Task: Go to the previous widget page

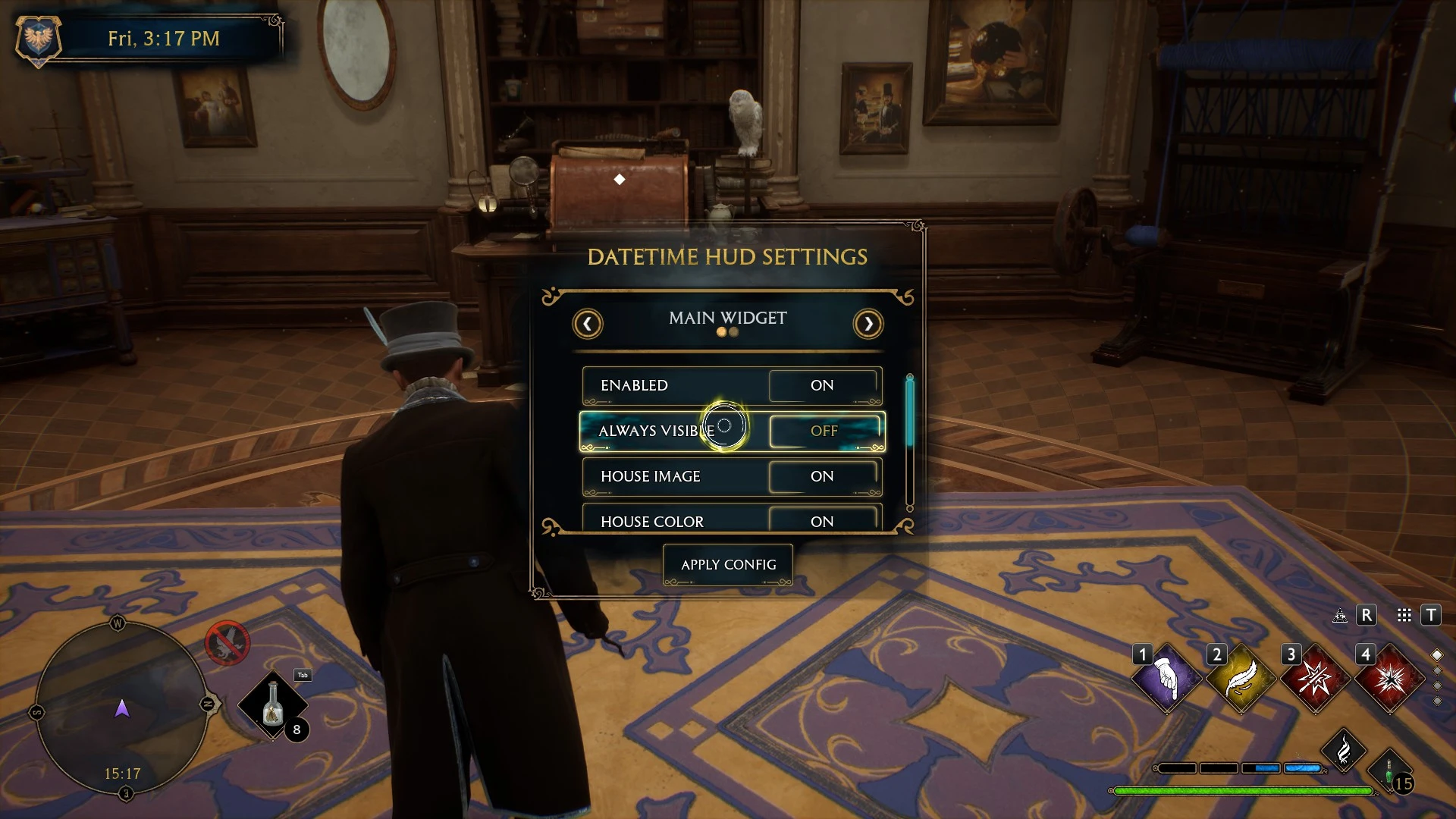Action: (588, 325)
